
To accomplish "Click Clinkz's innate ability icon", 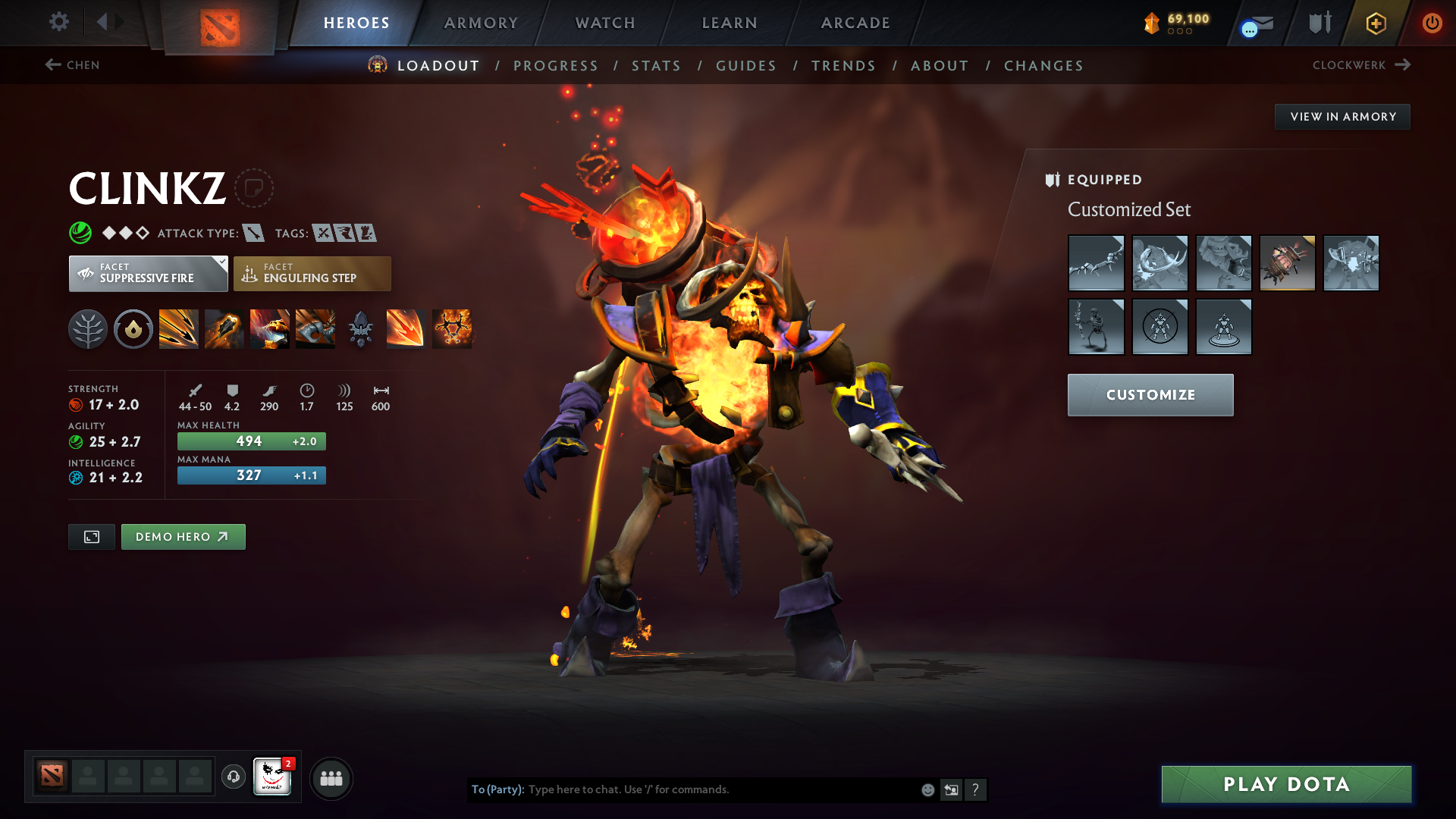I will tap(133, 328).
